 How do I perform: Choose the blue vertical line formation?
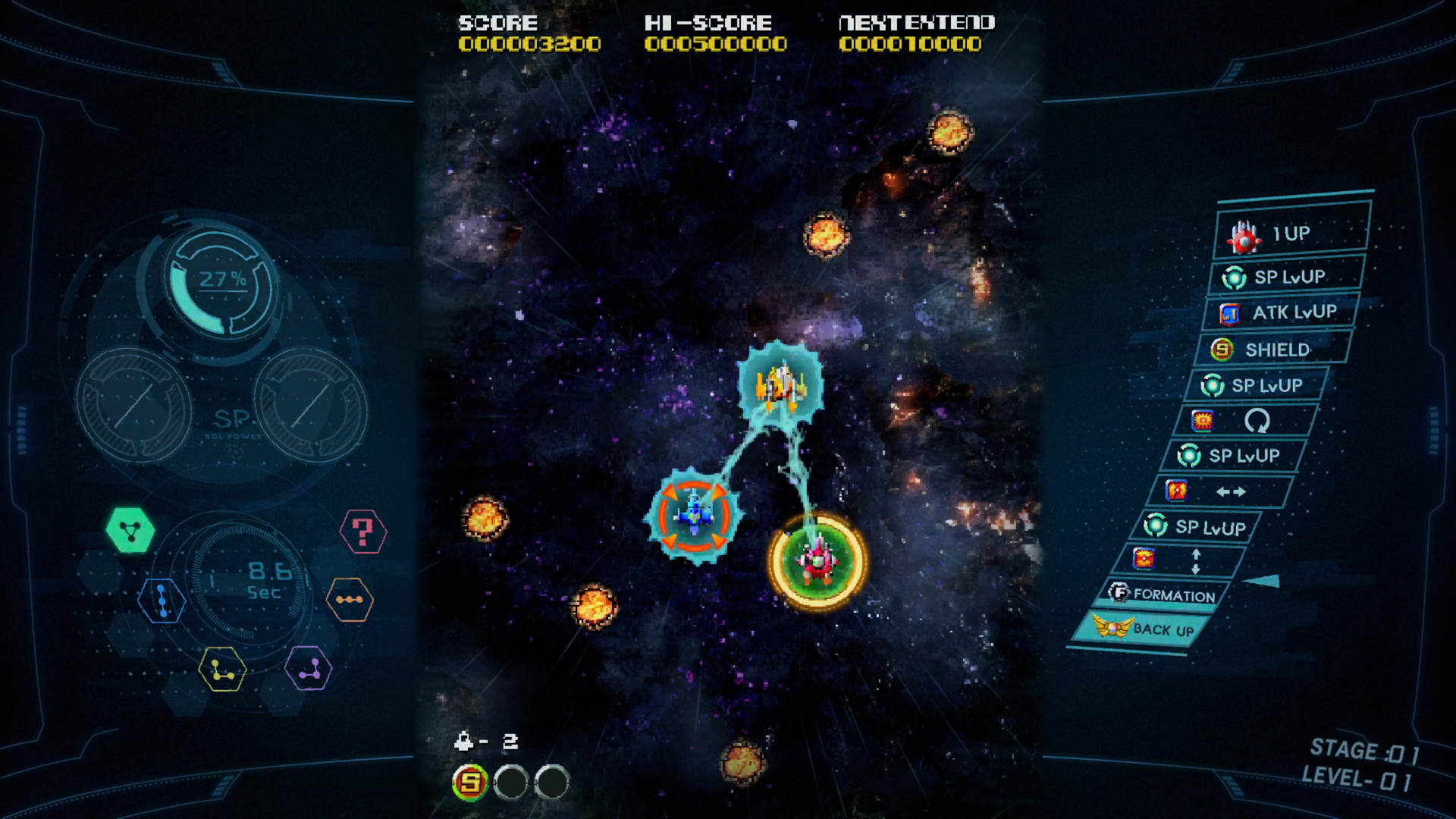[162, 600]
